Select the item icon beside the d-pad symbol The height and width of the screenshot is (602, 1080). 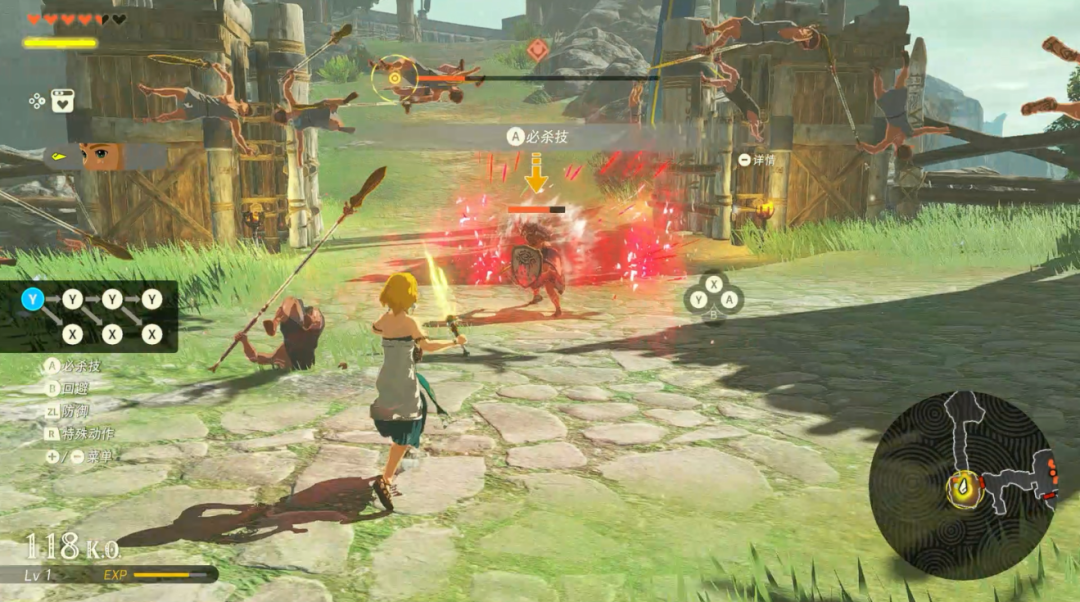[62, 100]
